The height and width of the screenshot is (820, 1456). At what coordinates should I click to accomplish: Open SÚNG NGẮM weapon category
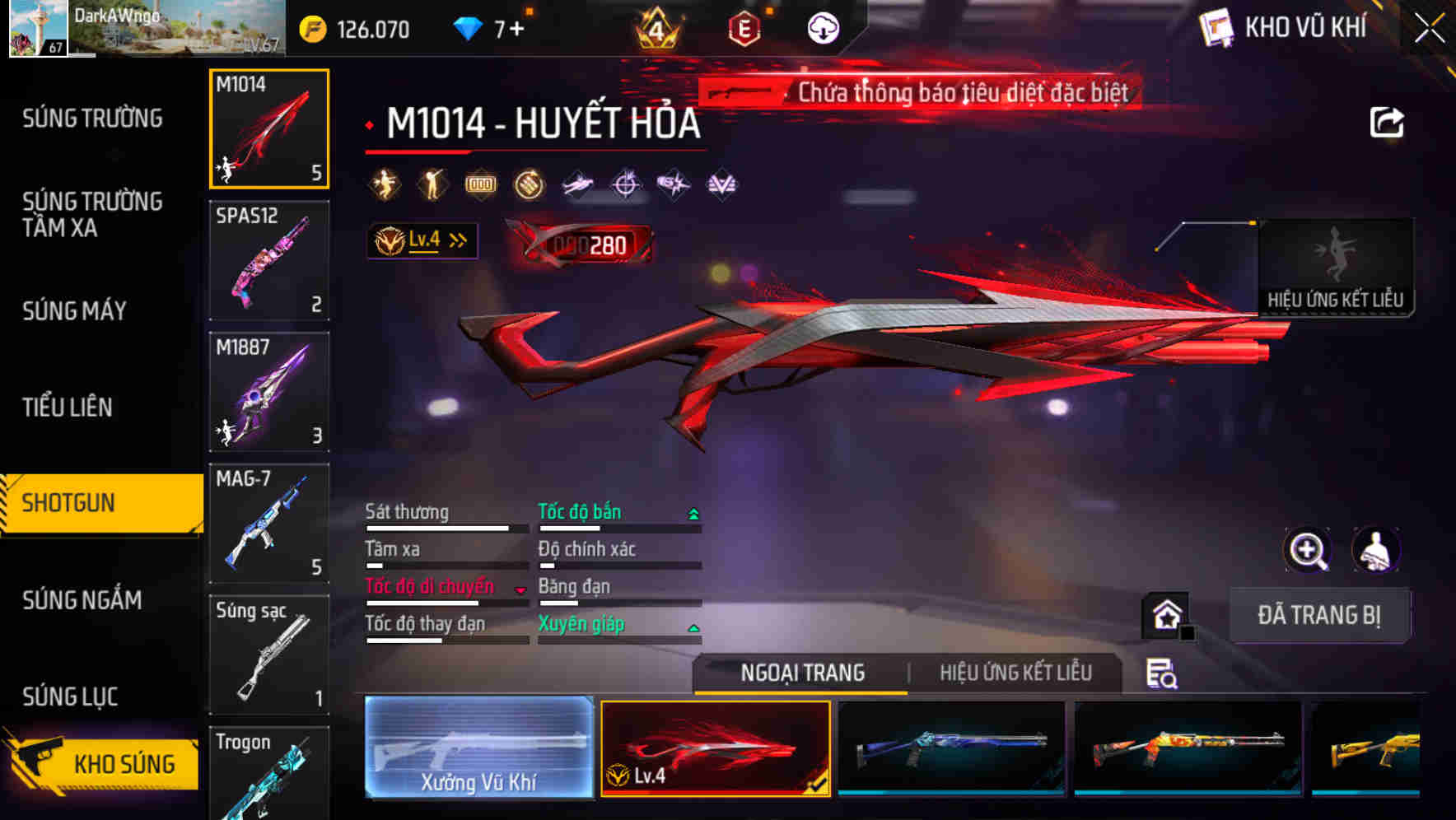coord(81,601)
